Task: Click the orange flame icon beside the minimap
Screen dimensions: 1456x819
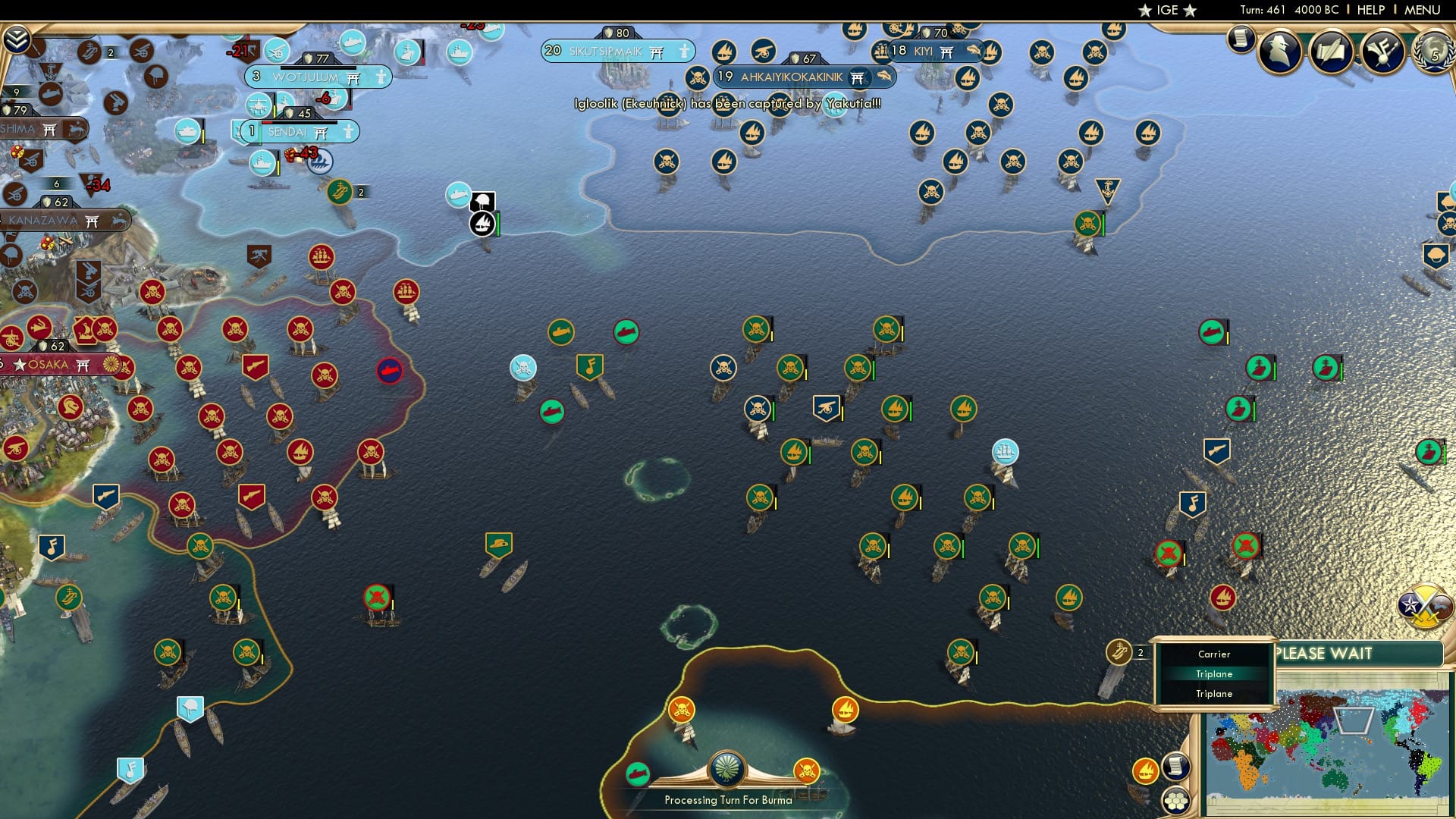Action: (x=1147, y=770)
